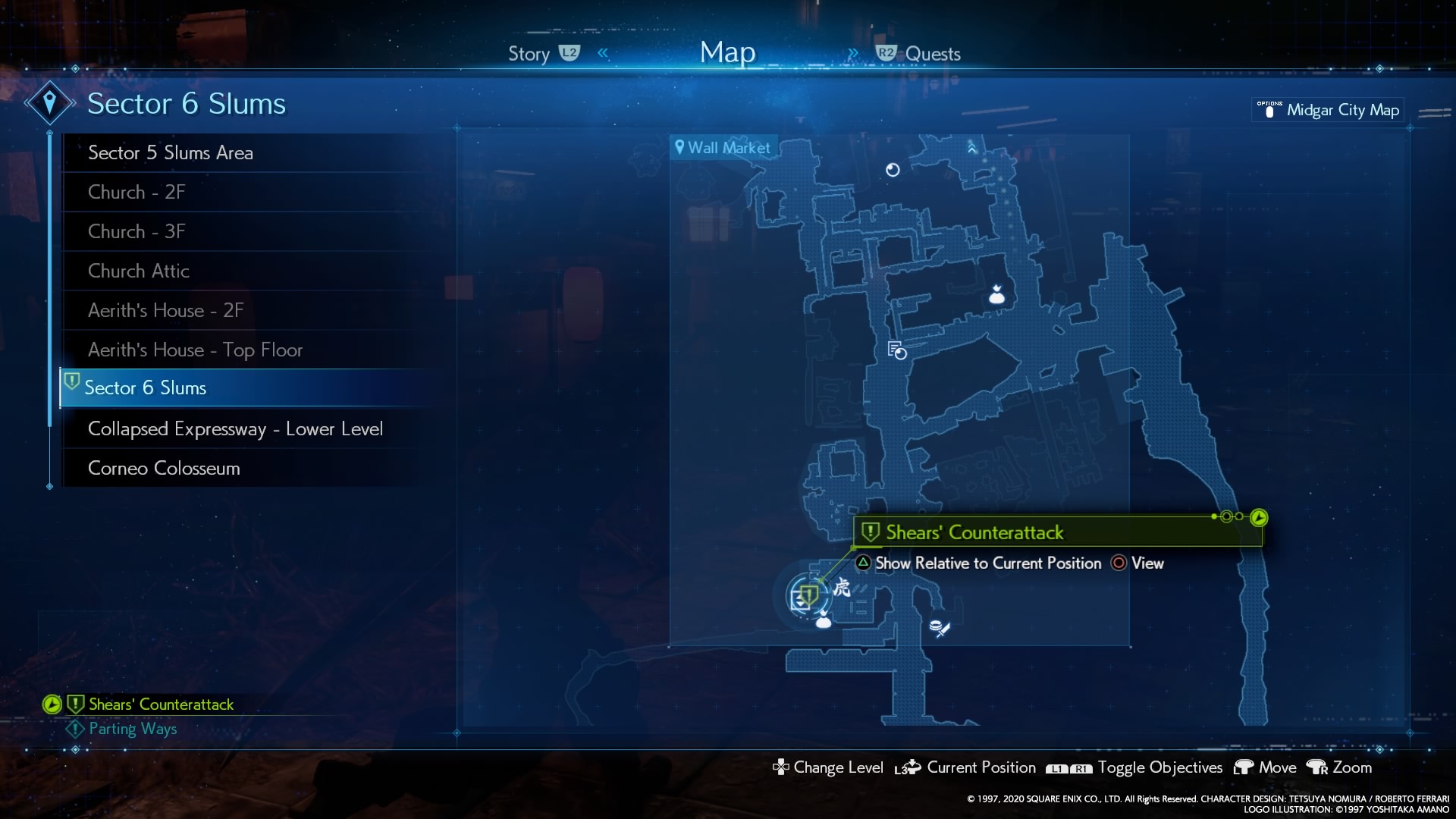Click the Change Level d-pad control

coord(780,767)
